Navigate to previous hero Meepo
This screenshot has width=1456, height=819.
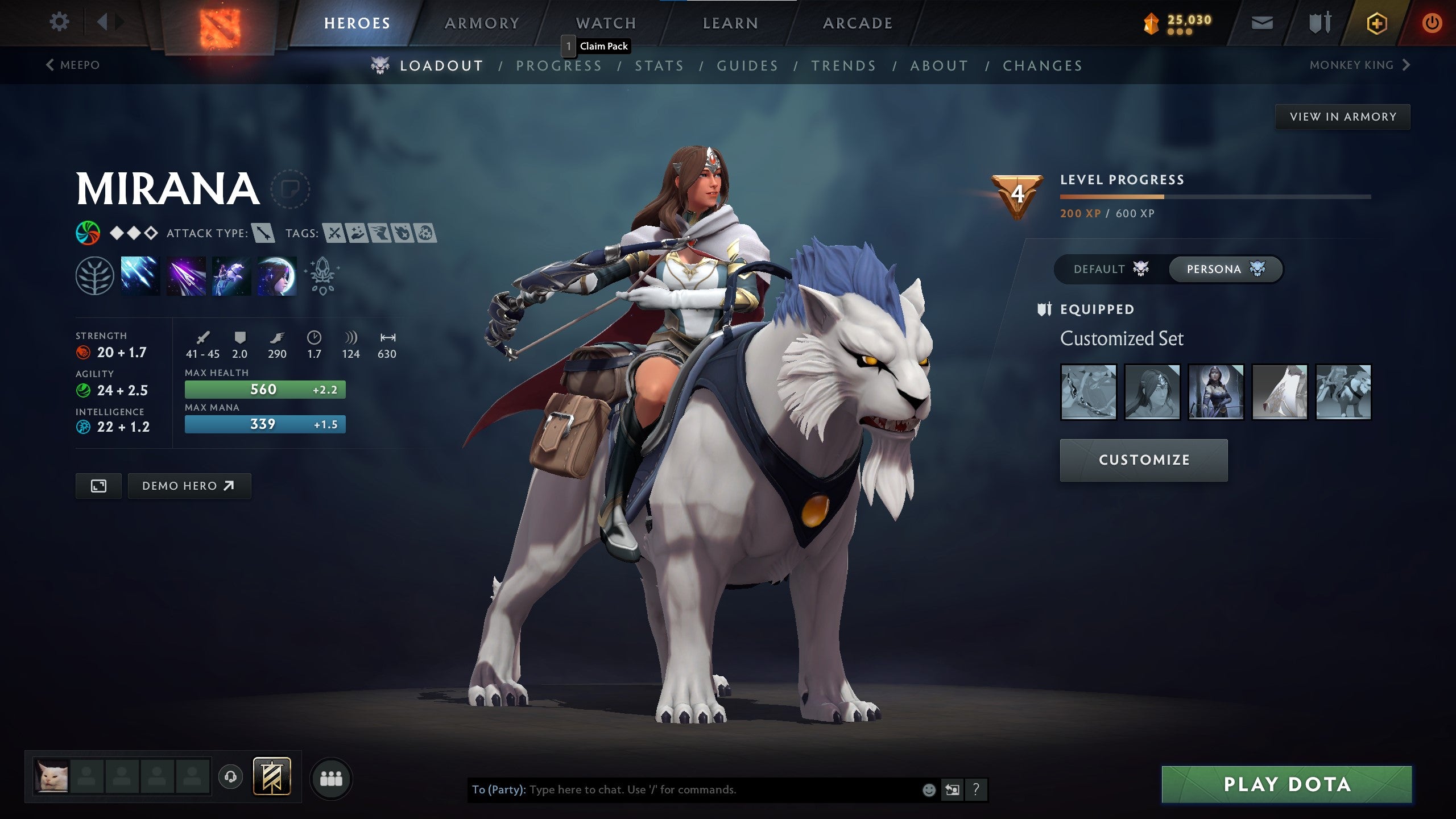(73, 65)
